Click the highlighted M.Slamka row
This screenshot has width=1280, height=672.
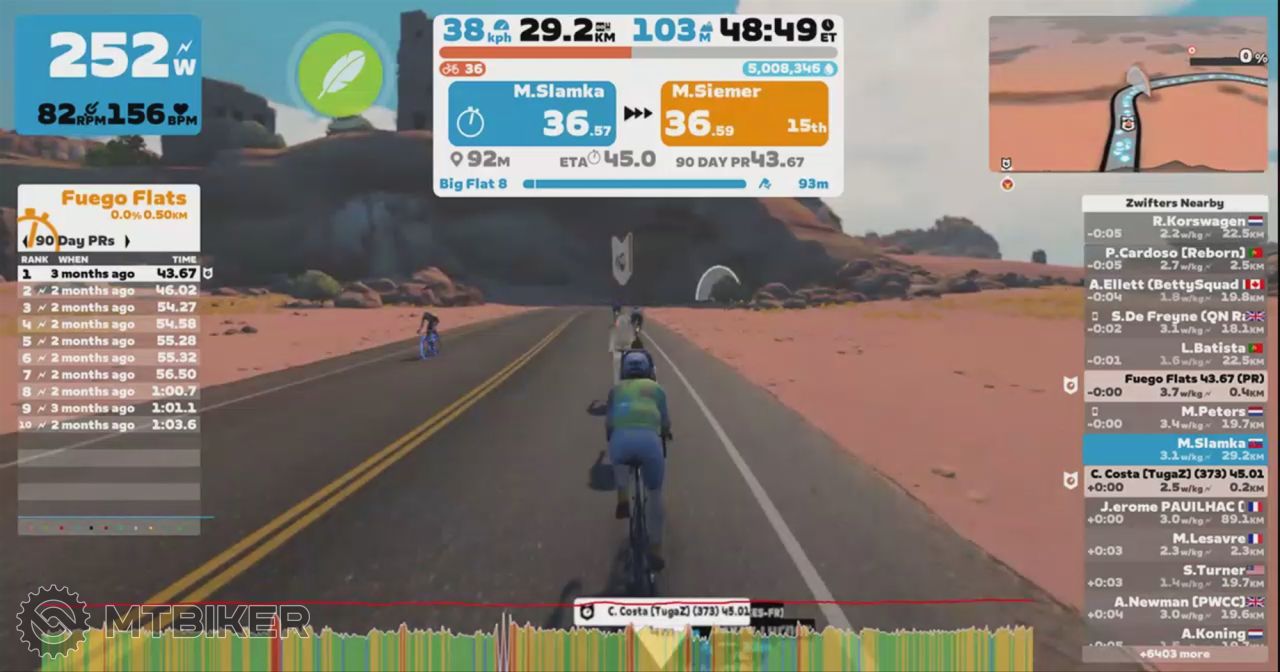coord(1175,449)
